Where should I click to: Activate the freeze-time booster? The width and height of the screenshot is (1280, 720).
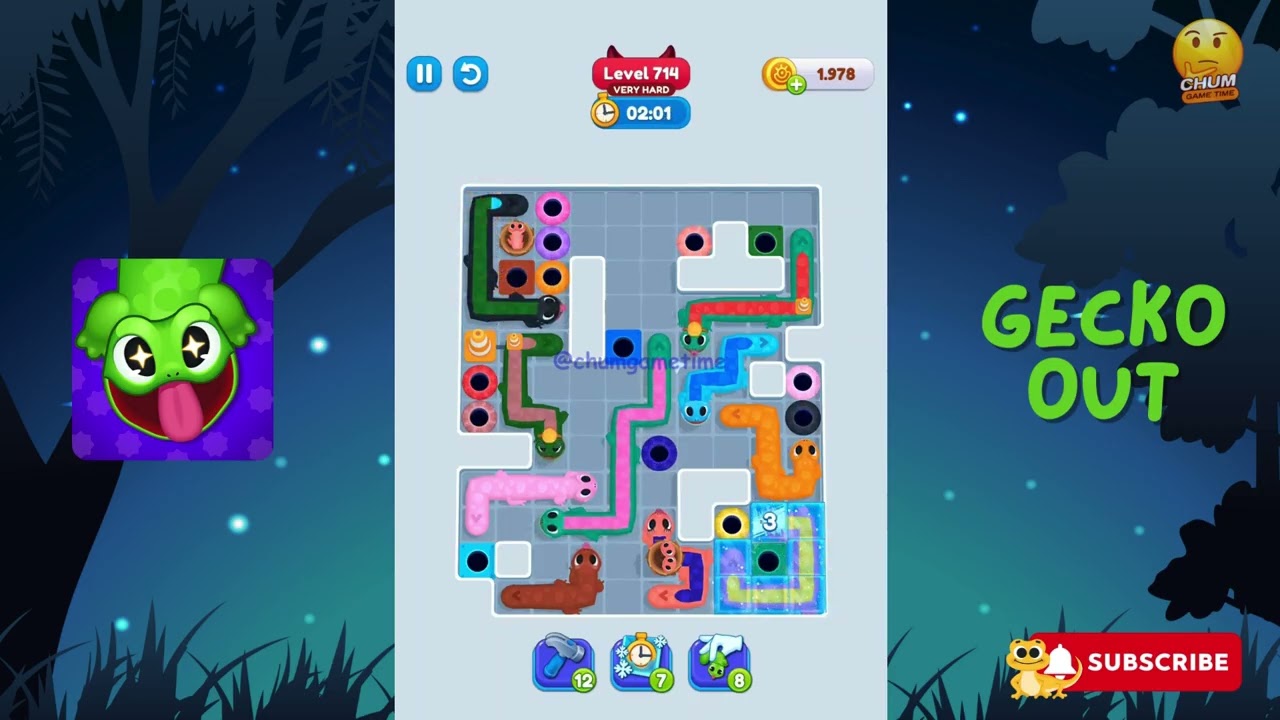639,662
